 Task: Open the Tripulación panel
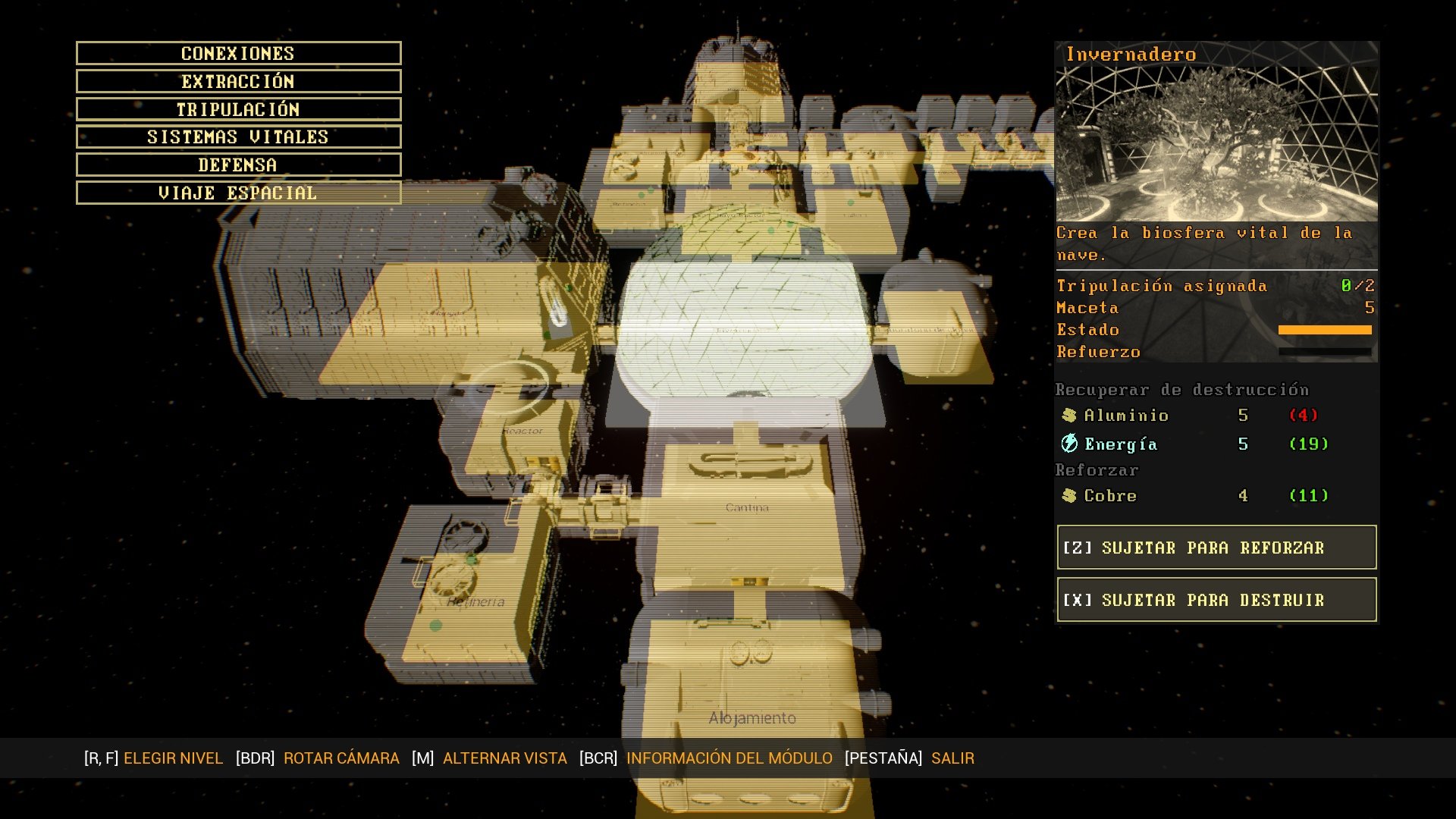tap(237, 109)
